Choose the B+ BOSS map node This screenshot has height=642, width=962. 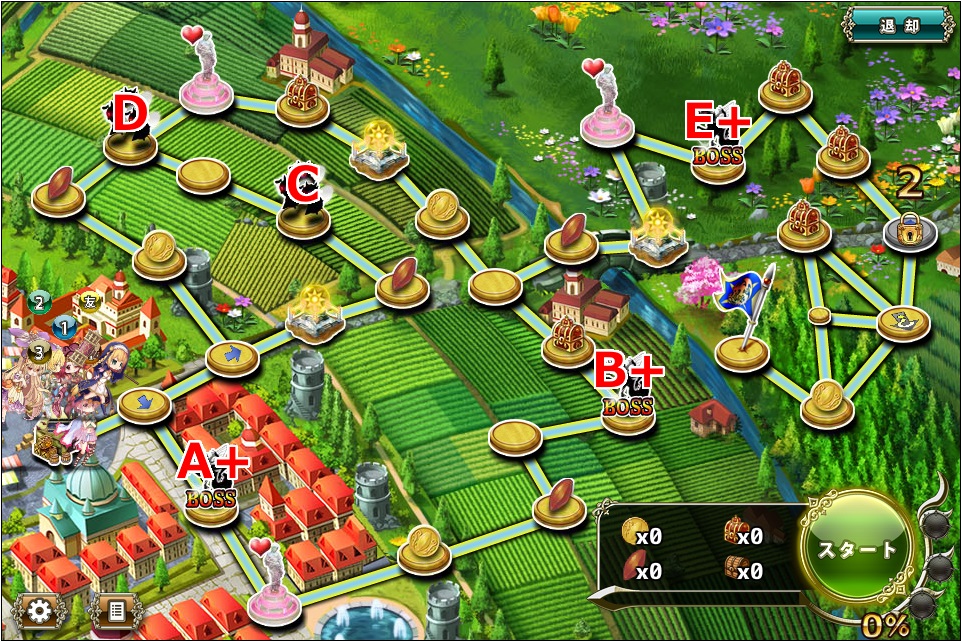click(x=627, y=411)
